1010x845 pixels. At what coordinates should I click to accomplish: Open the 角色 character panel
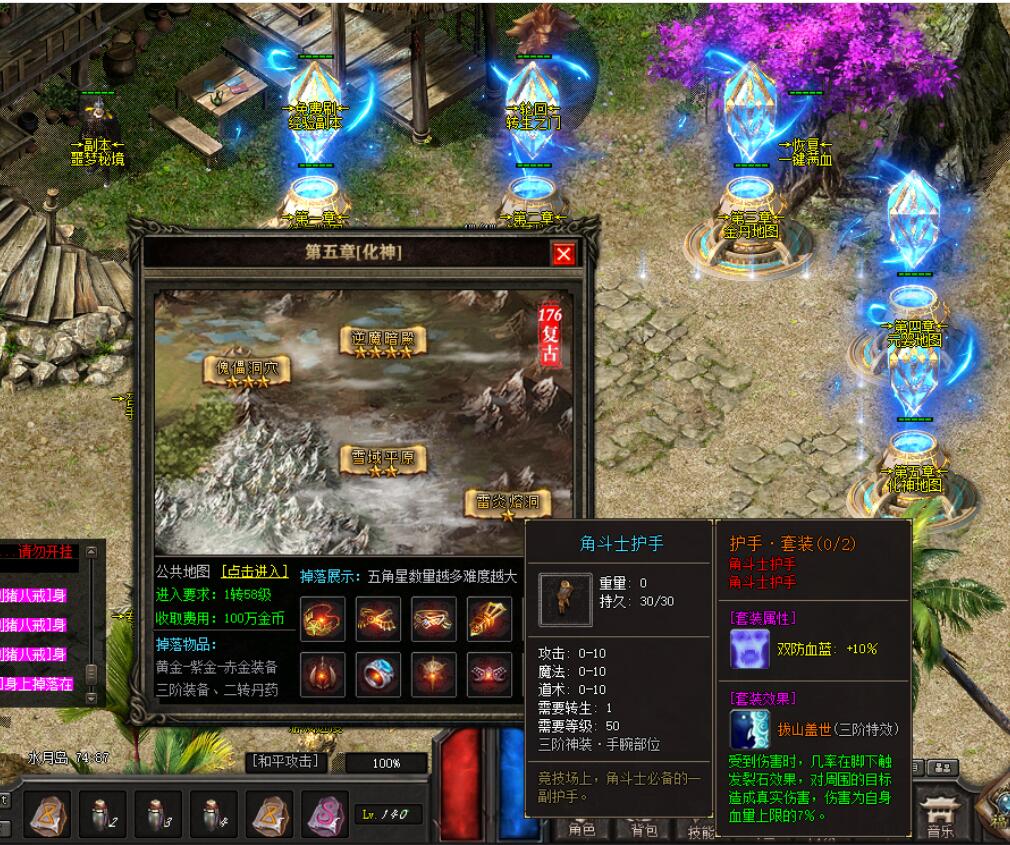pyautogui.click(x=582, y=830)
